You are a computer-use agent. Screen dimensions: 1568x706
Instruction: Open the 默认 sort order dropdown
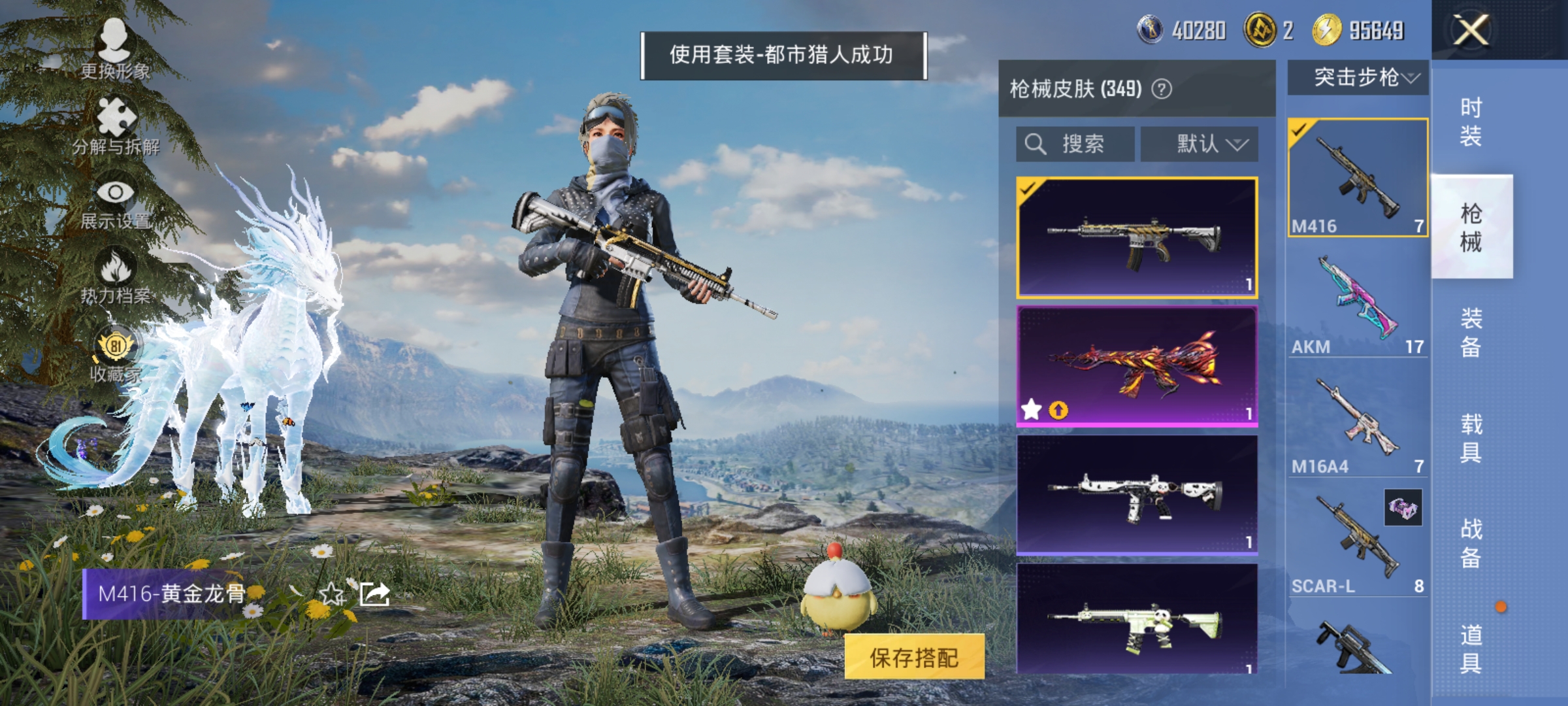click(1201, 145)
